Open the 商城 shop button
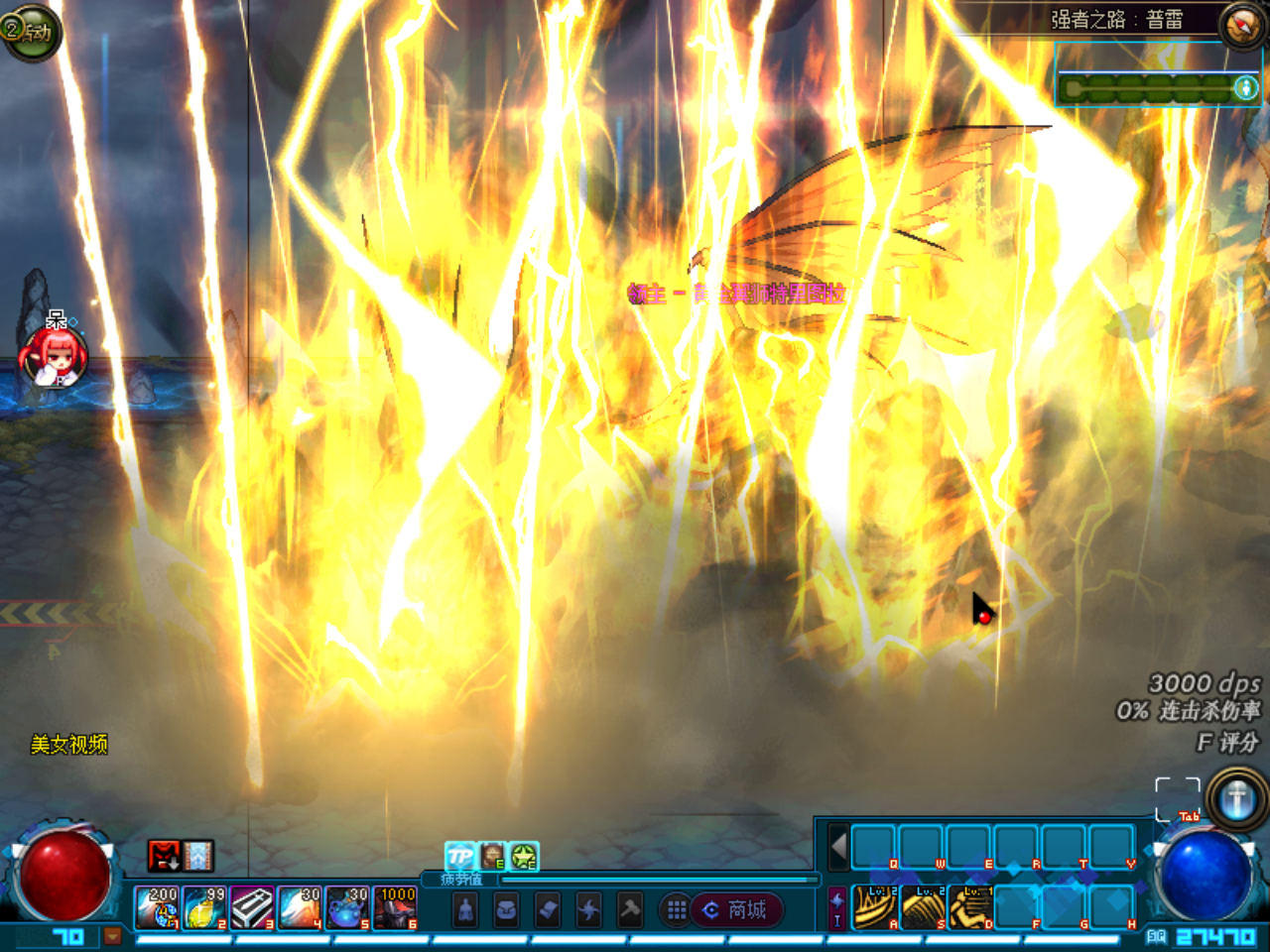Image resolution: width=1270 pixels, height=952 pixels. point(736,909)
